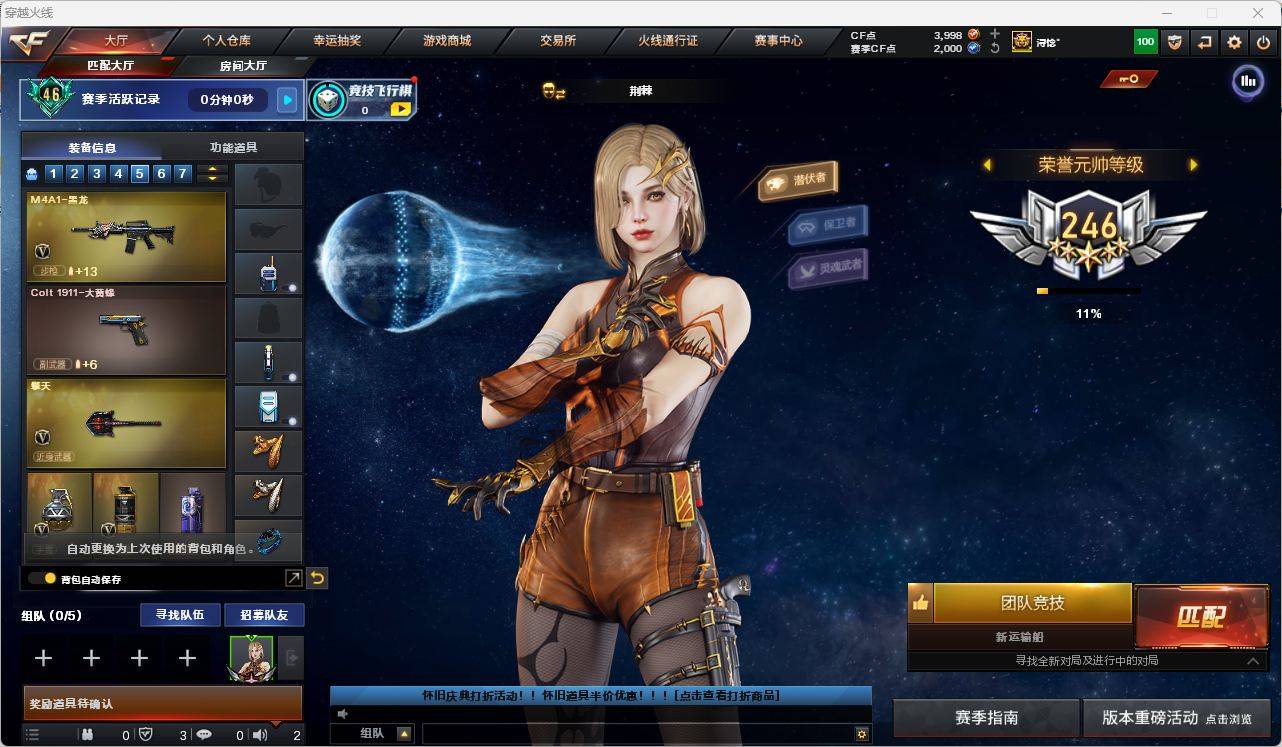Open 版本重磅活动 event banner
This screenshot has width=1282, height=747.
[1176, 718]
